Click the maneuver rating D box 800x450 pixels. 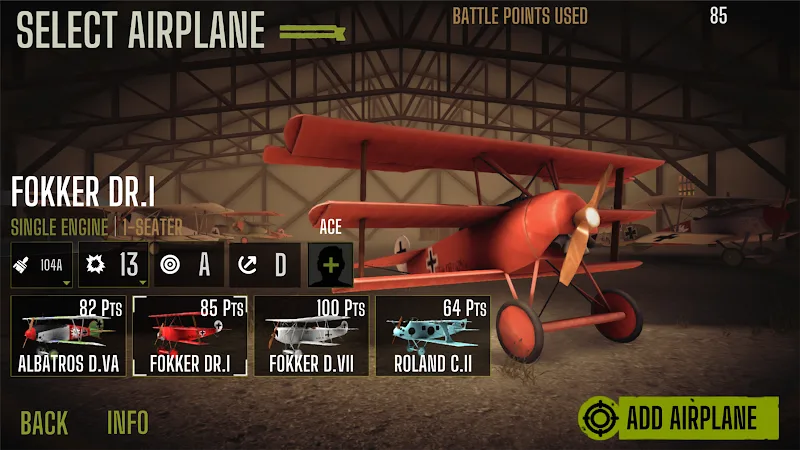pyautogui.click(x=263, y=265)
